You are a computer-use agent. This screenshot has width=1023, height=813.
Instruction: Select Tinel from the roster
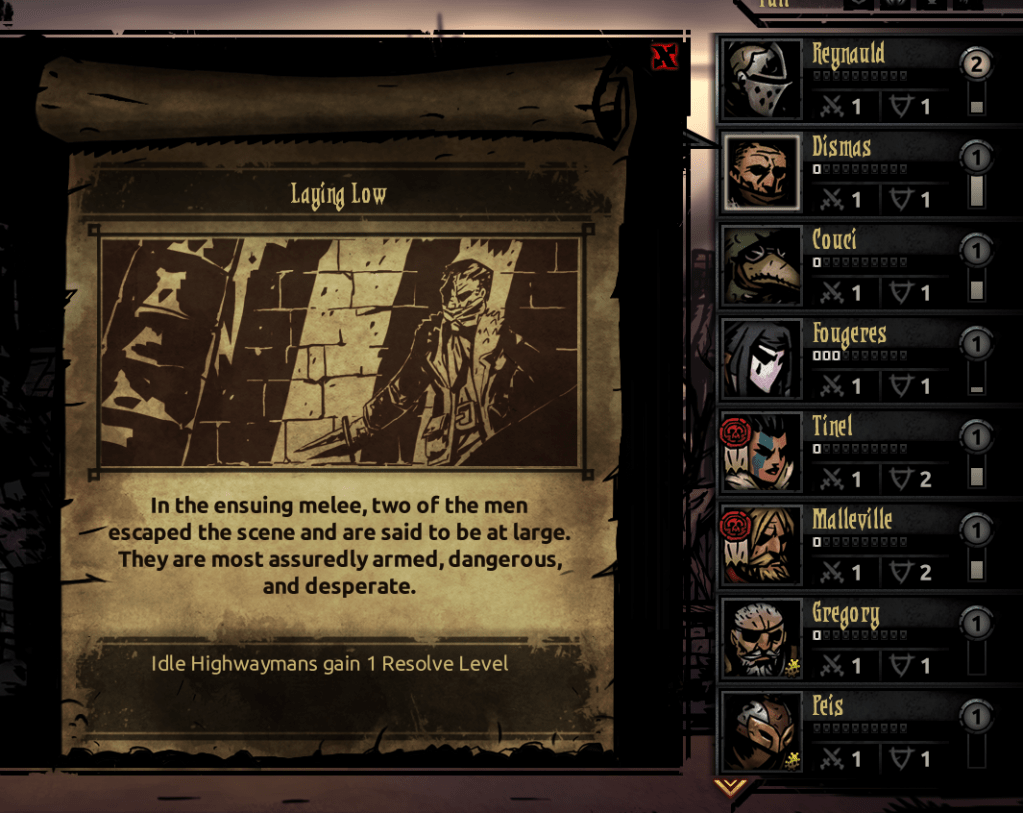(849, 452)
